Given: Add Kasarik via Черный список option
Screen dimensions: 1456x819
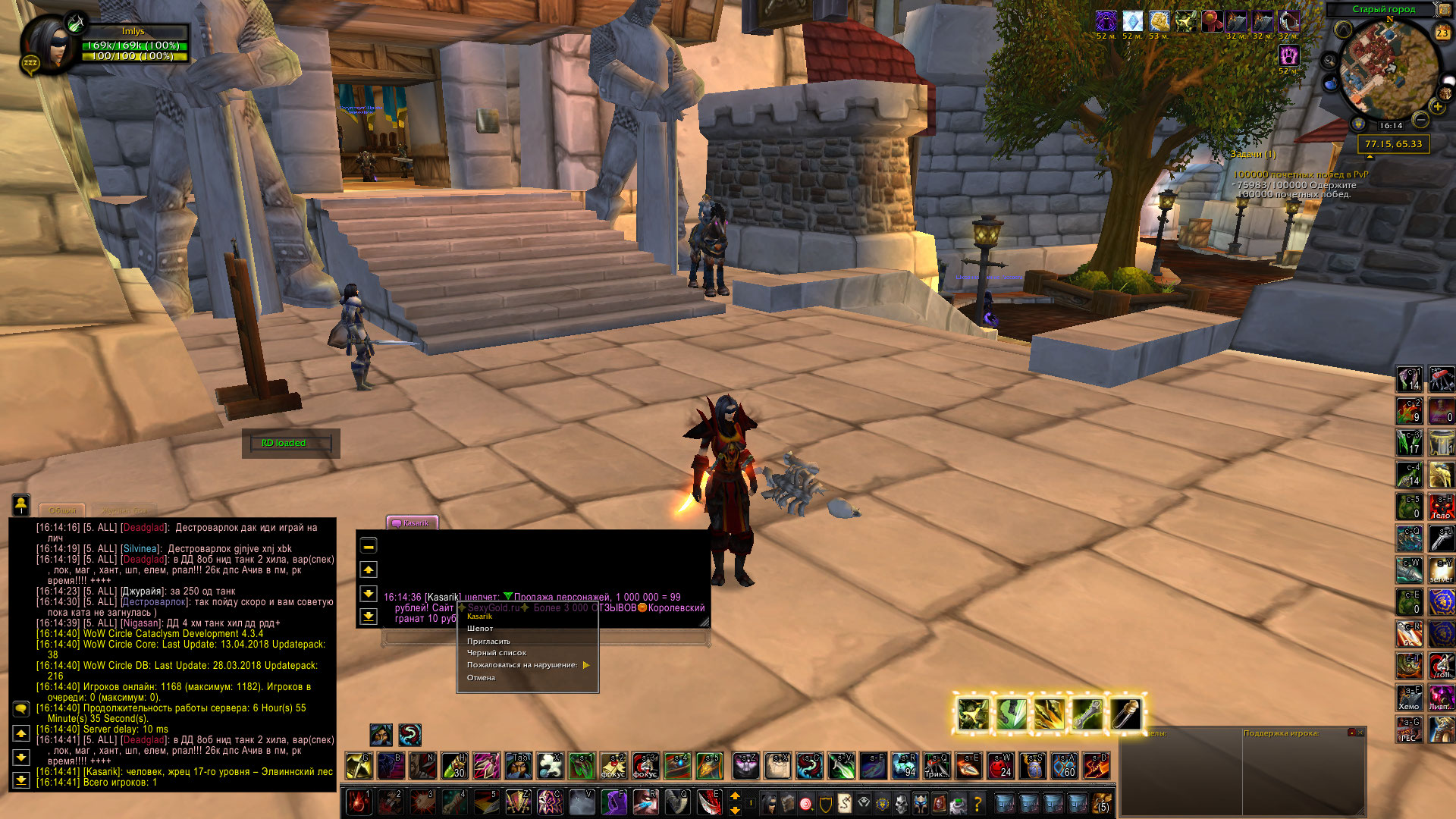Looking at the screenshot, I should 496,653.
